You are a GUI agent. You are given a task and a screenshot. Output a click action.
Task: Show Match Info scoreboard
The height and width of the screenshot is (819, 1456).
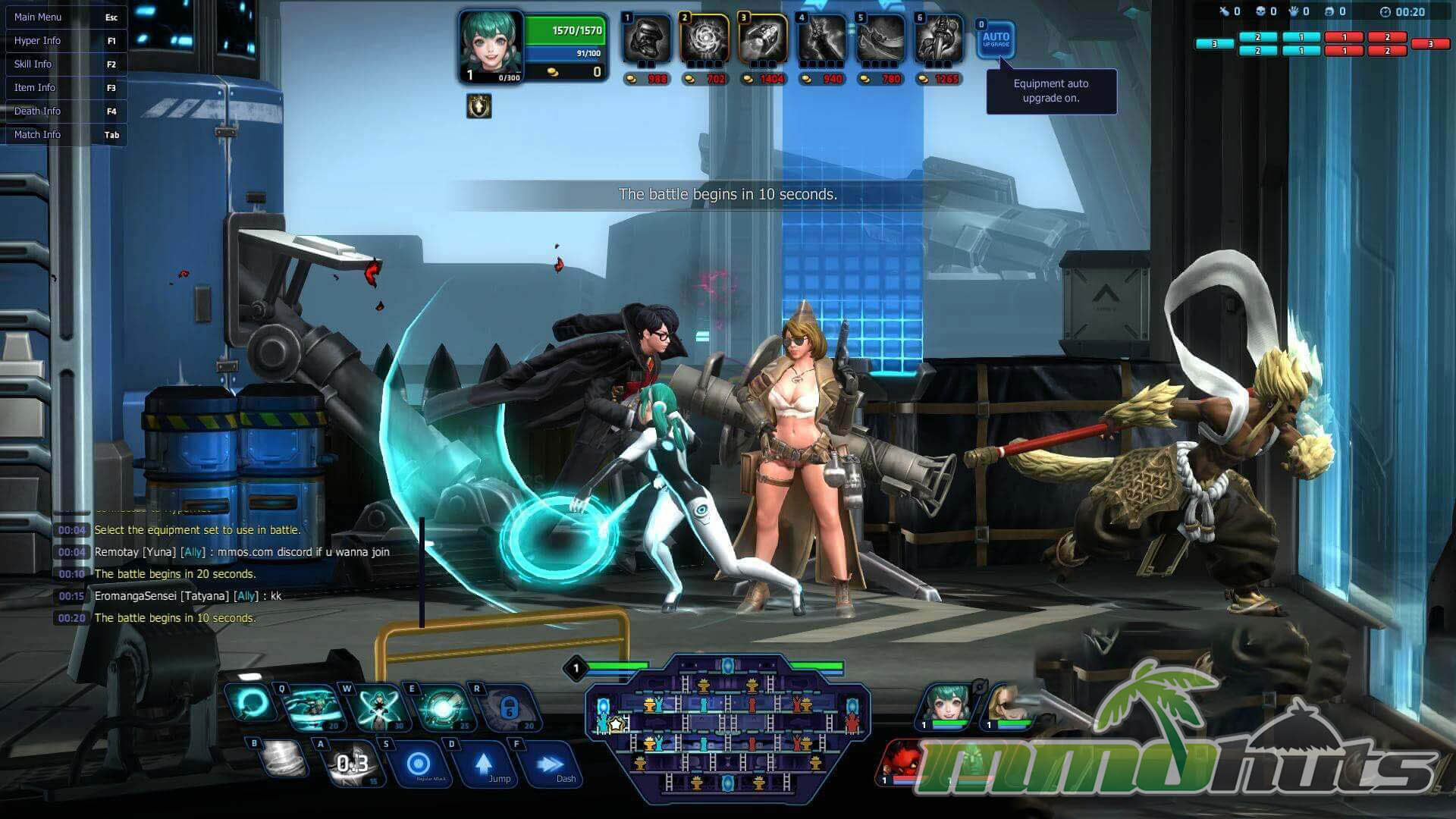(64, 134)
